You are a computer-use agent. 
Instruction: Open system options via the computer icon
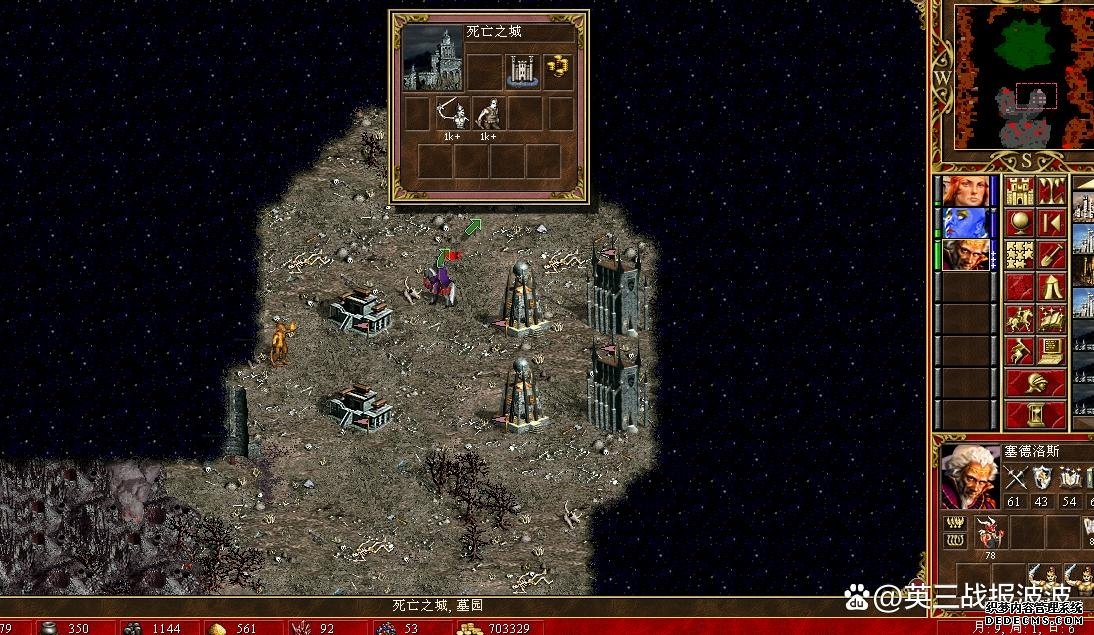point(1050,351)
